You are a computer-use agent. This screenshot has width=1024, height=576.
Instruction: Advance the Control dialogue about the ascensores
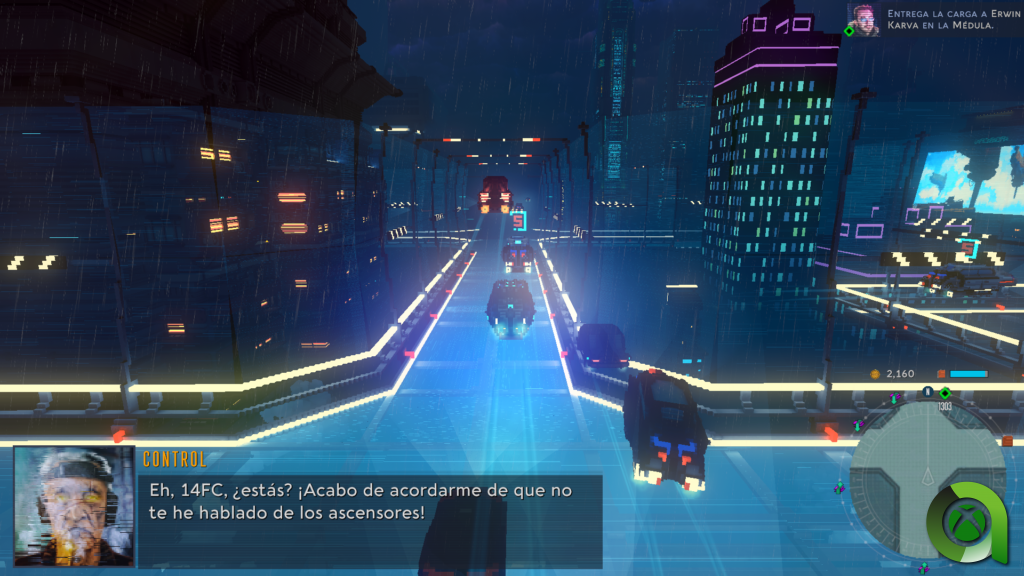pos(370,498)
